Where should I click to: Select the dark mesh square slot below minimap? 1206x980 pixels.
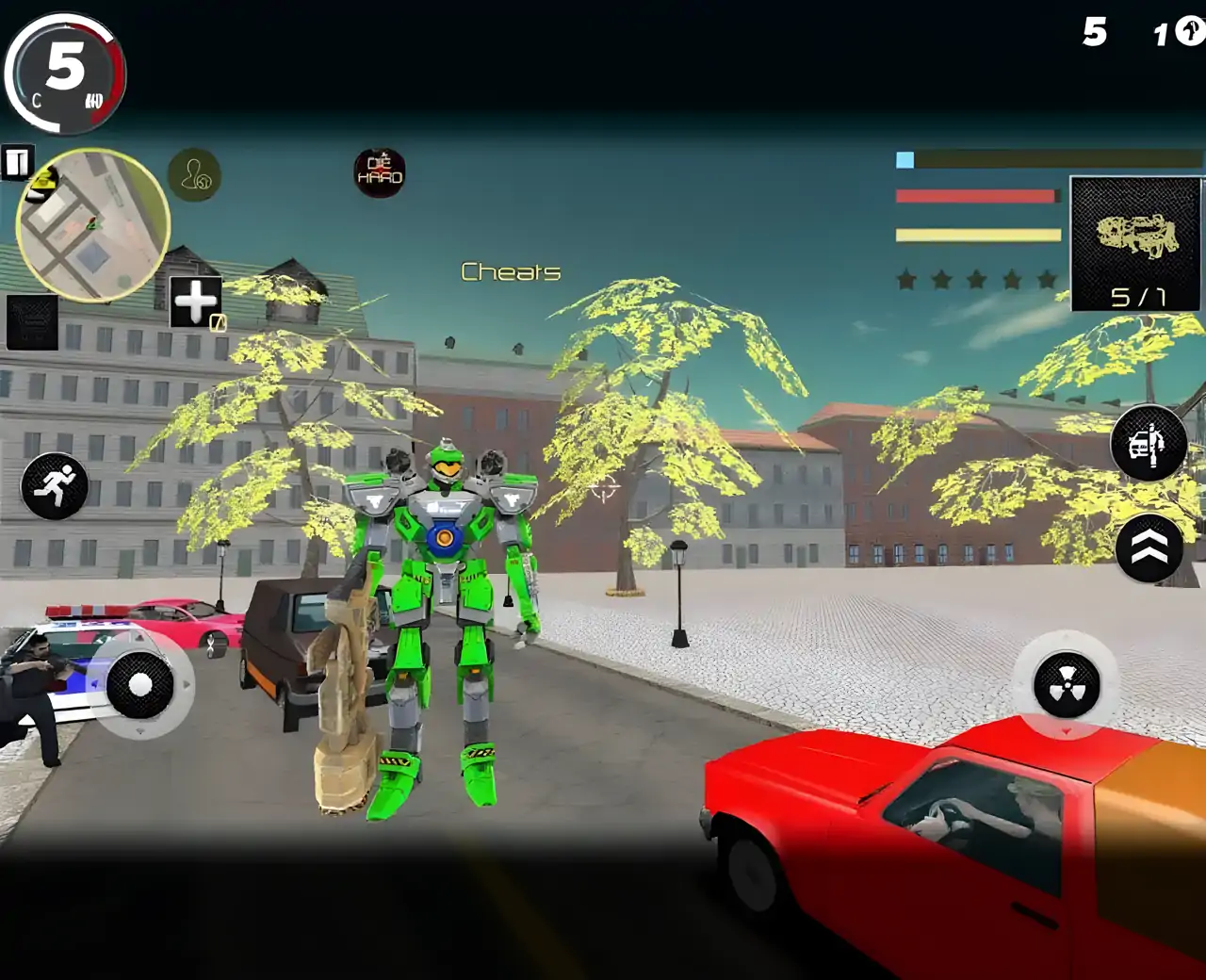click(x=32, y=322)
